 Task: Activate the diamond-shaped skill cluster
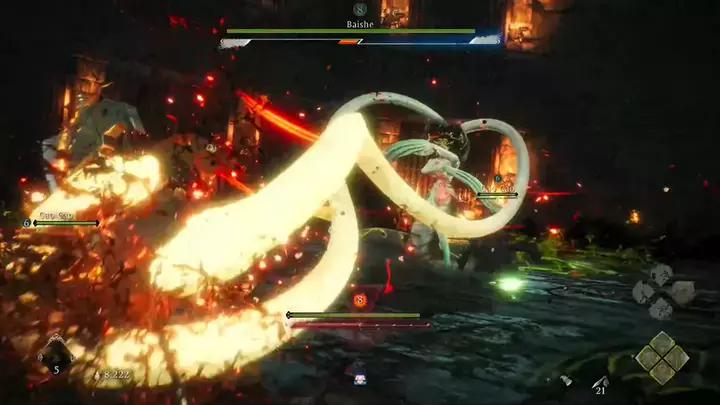661,358
